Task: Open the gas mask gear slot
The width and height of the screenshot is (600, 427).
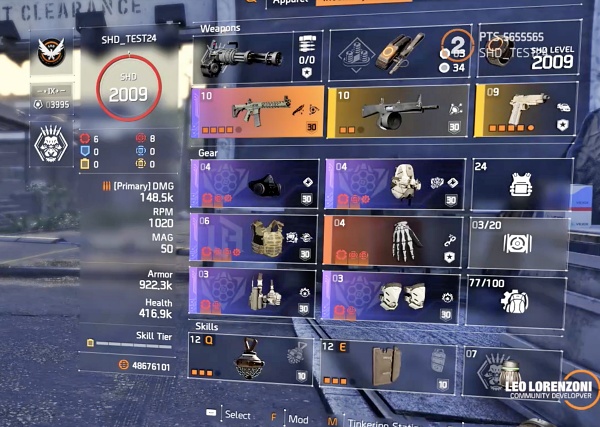Action: coord(254,183)
